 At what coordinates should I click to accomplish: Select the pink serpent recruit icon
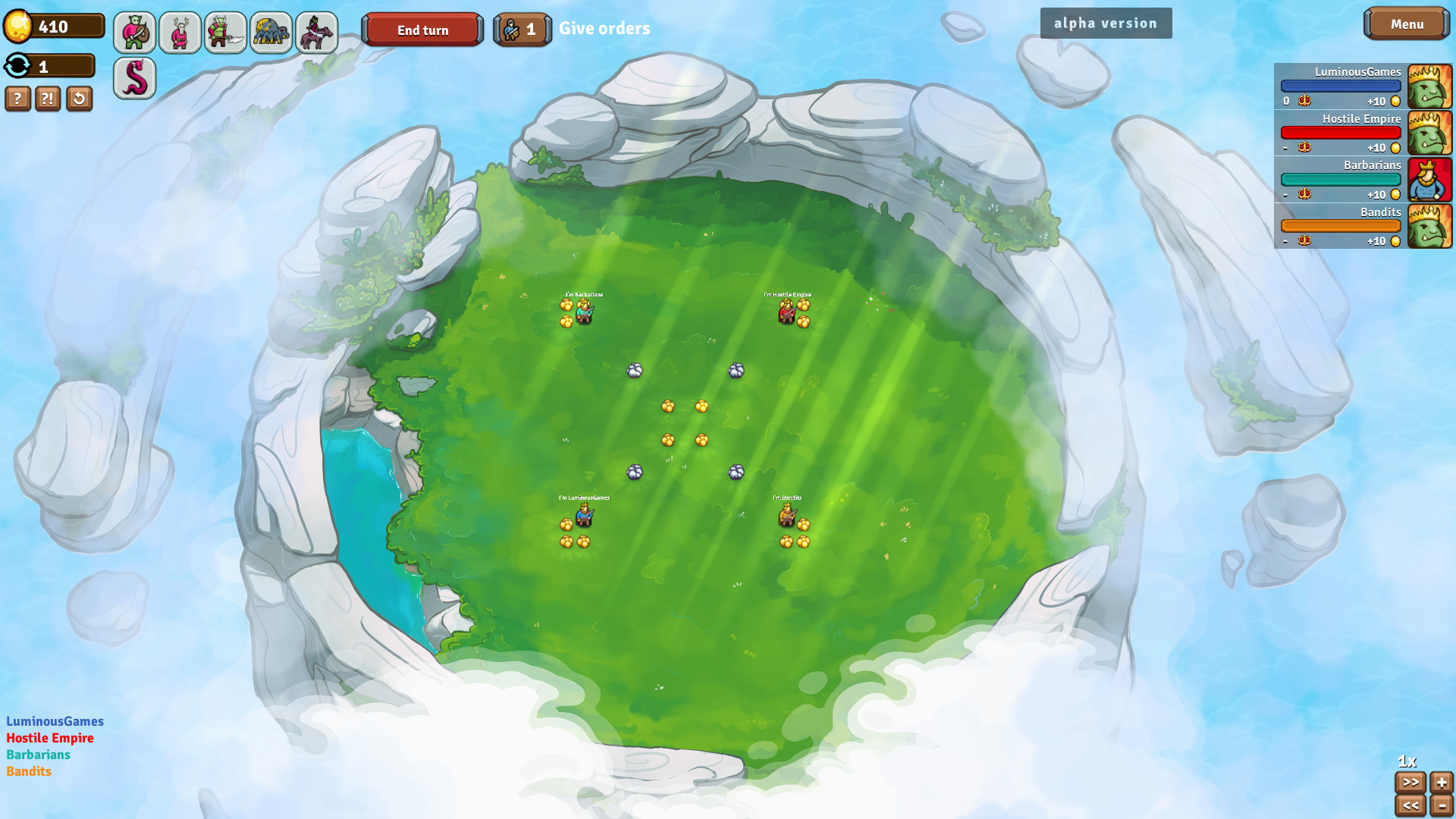point(133,78)
